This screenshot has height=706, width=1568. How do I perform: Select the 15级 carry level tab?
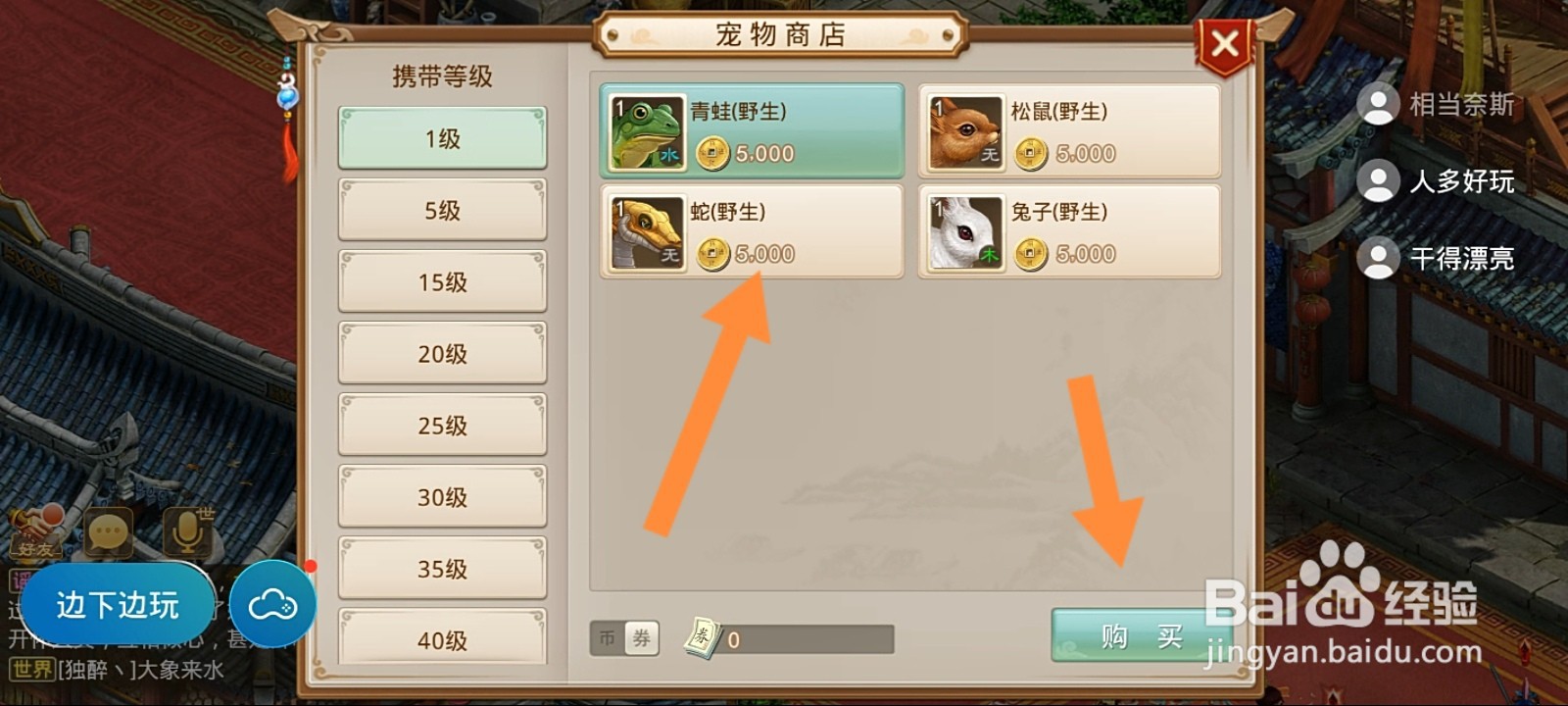click(x=442, y=281)
